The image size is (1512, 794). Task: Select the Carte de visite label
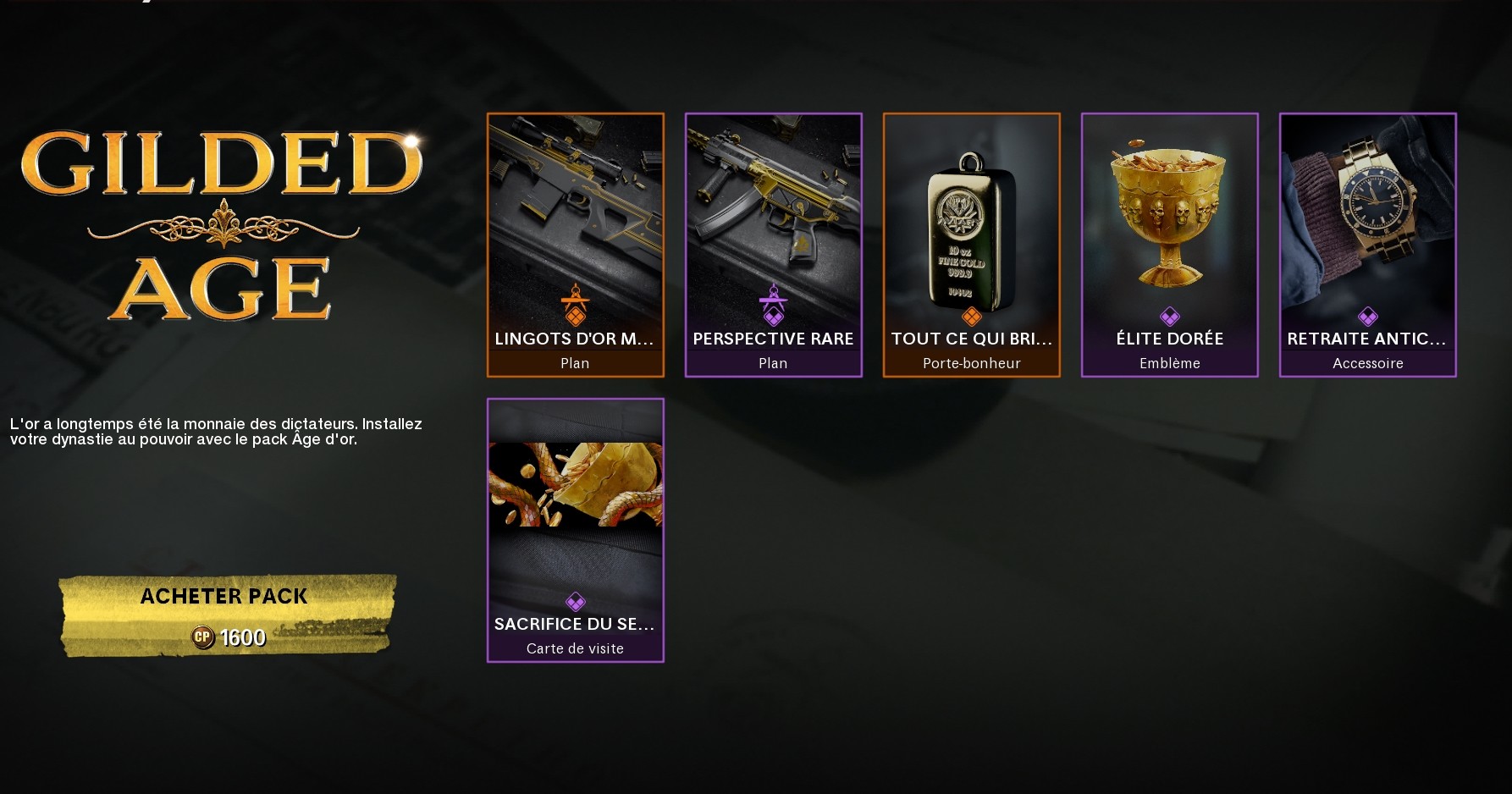click(576, 648)
